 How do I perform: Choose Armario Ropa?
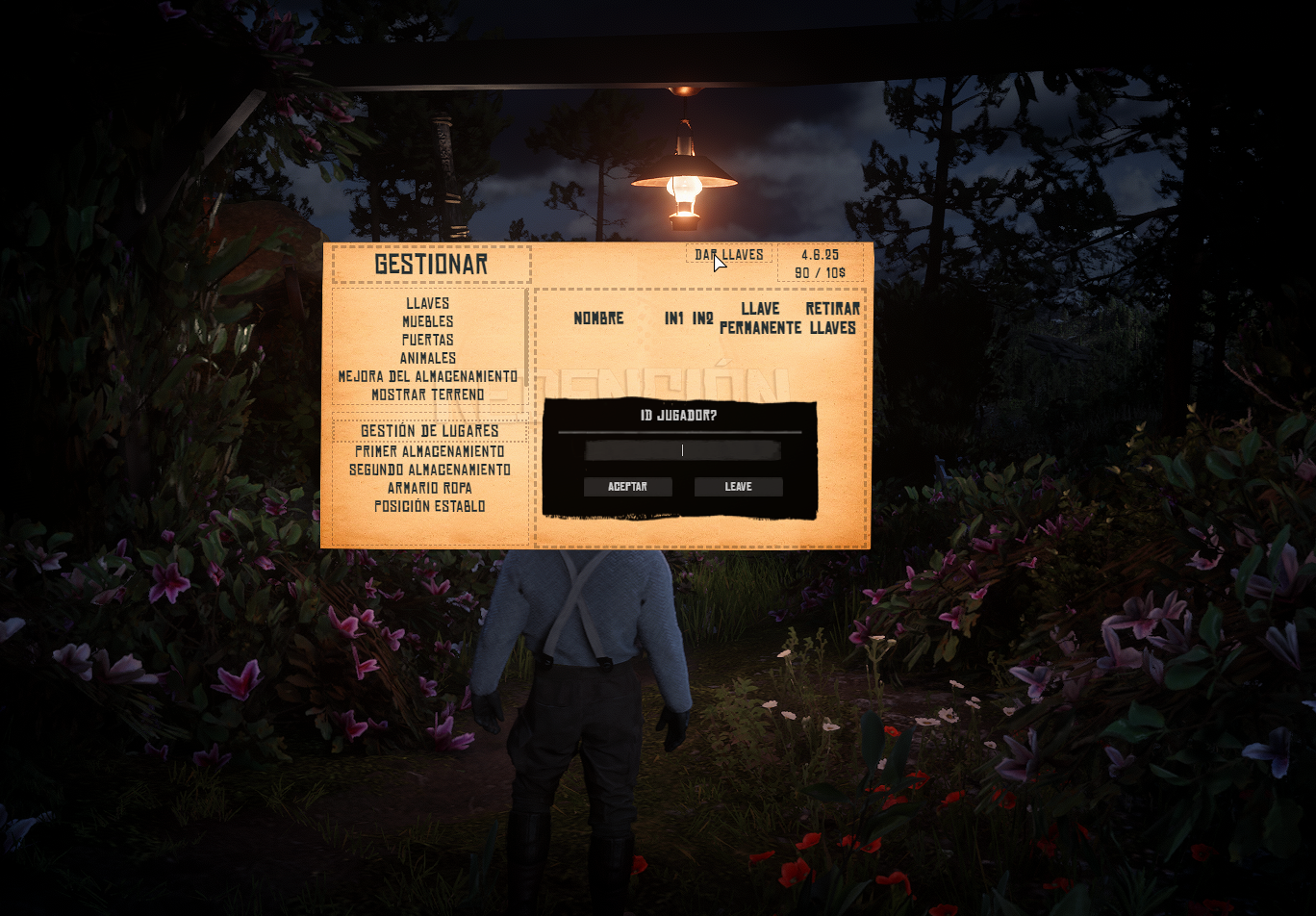pos(429,488)
